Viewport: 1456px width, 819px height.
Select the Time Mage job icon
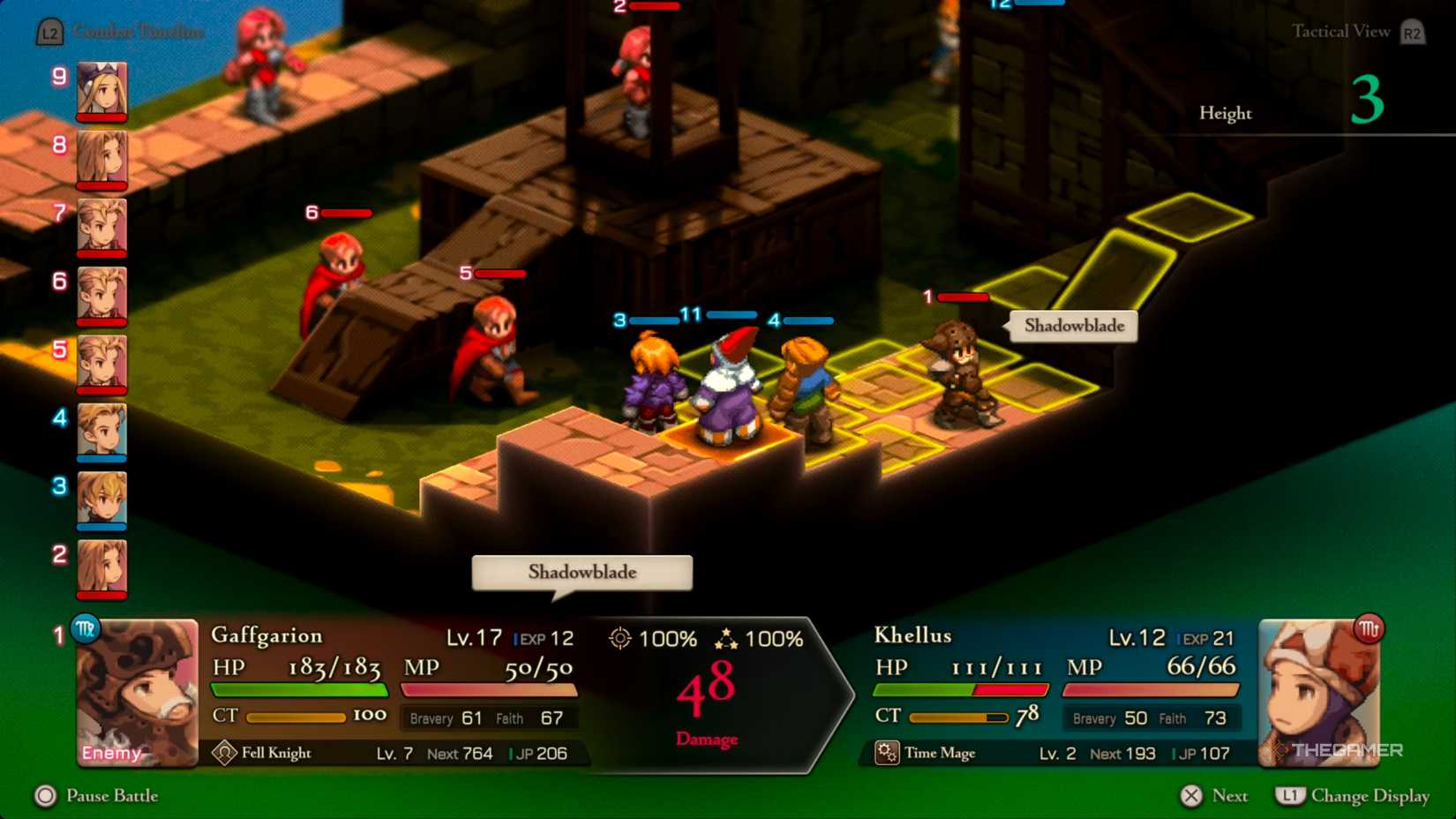[x=887, y=753]
